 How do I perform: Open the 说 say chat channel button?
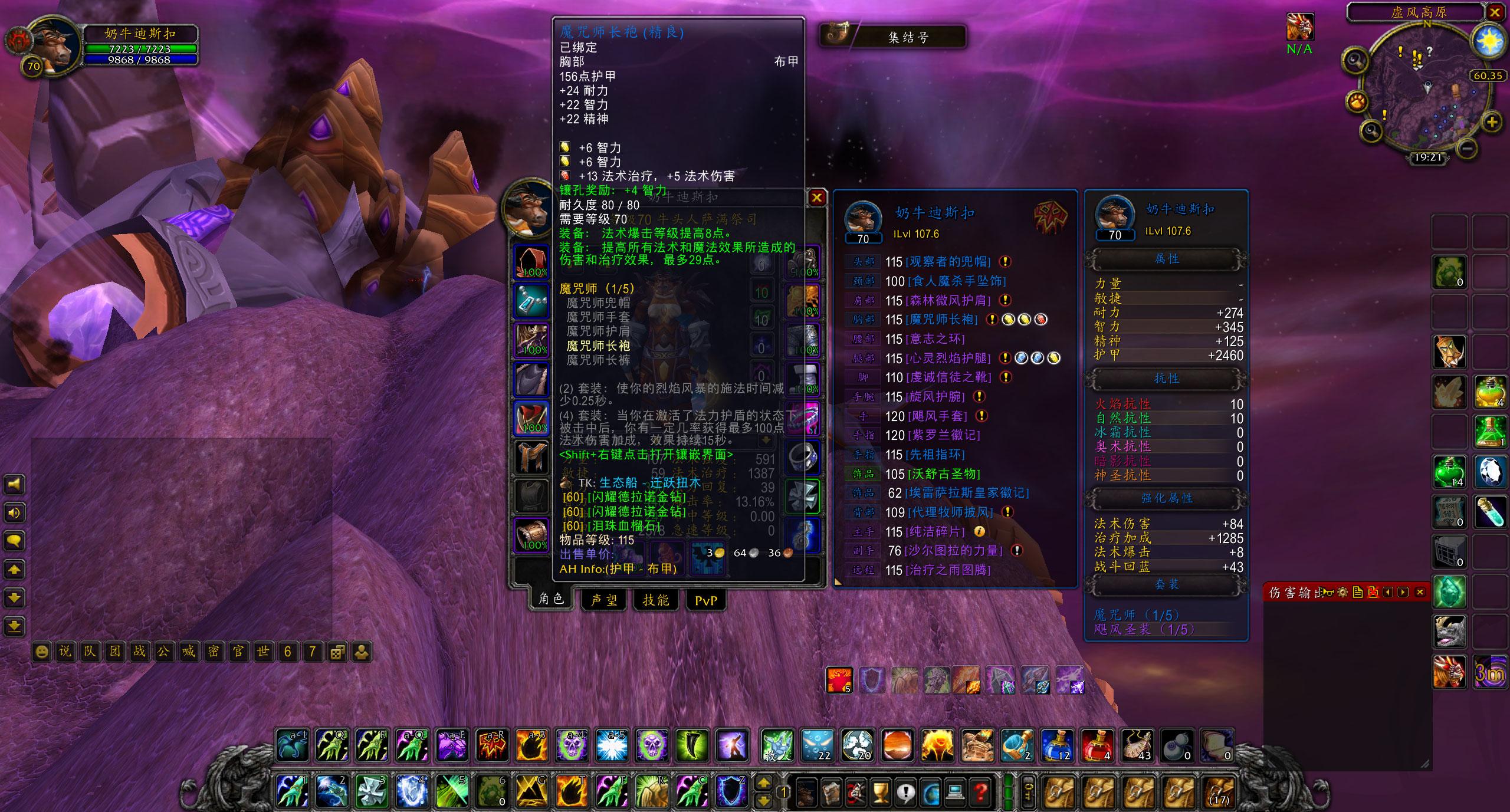pos(65,652)
